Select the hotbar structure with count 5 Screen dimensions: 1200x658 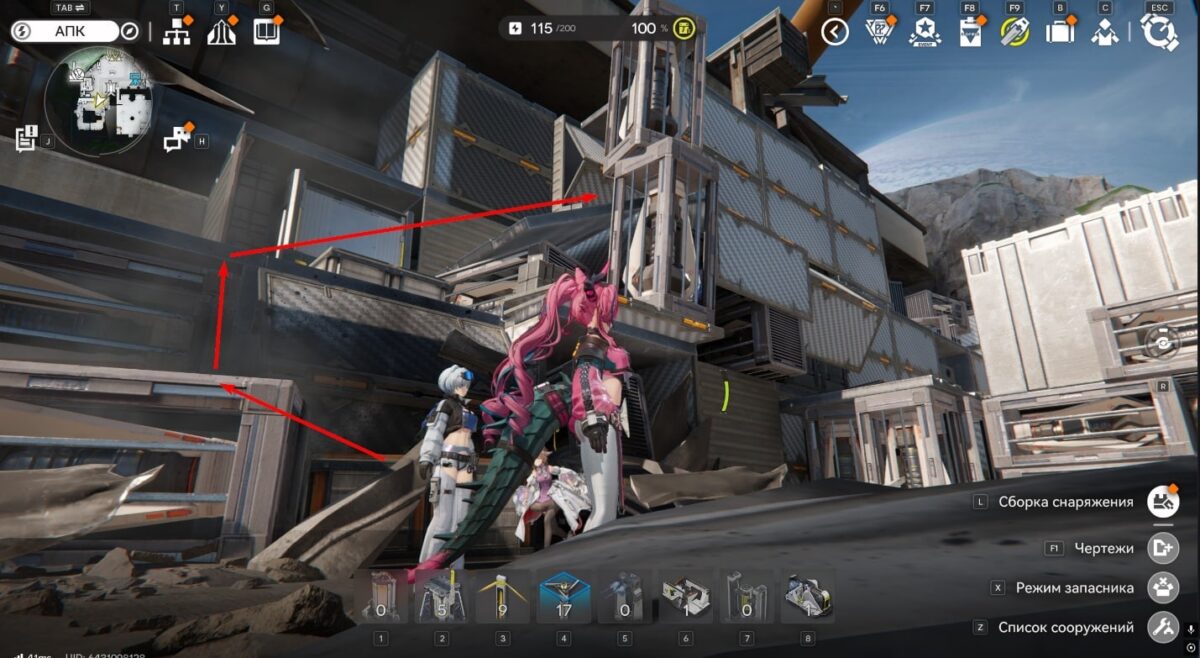[441, 597]
